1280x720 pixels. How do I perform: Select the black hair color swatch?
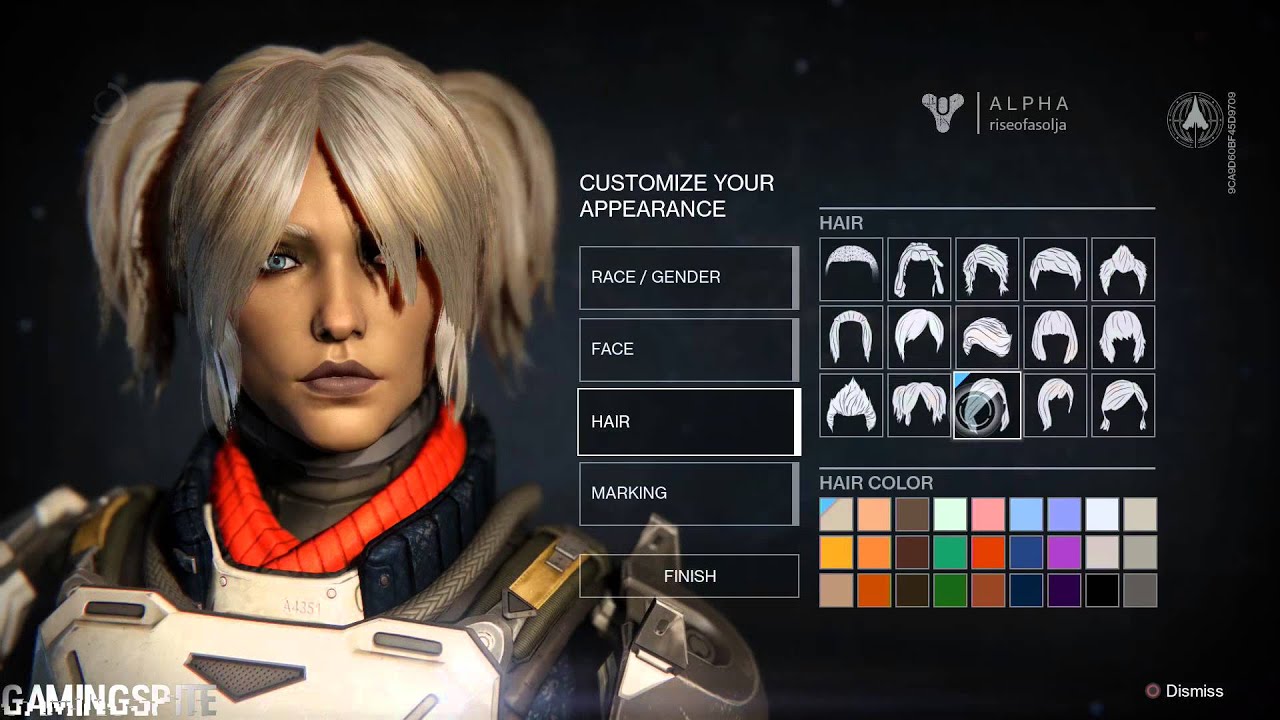click(x=1102, y=590)
